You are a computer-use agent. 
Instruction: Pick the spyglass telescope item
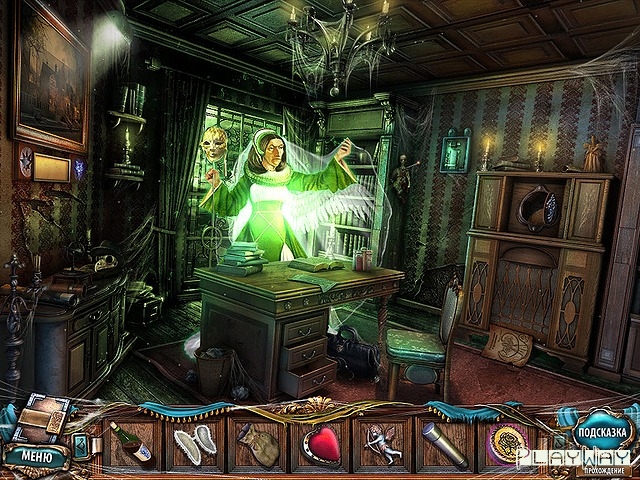[x=442, y=444]
